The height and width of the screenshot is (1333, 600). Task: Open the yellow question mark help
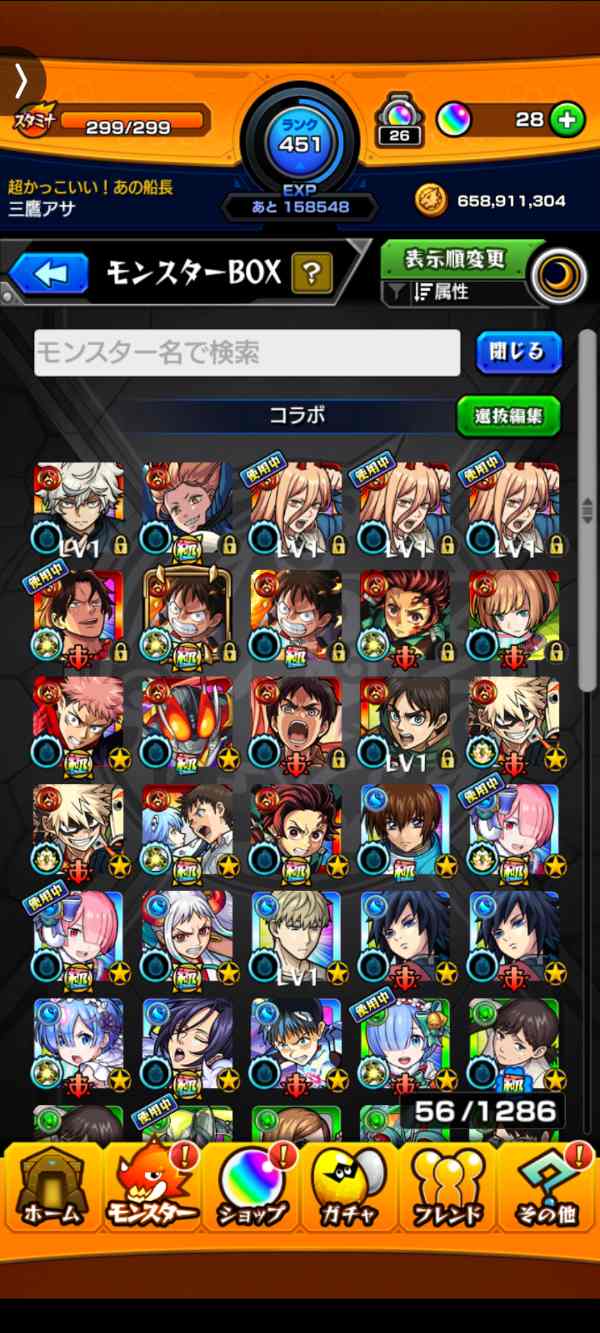point(311,273)
